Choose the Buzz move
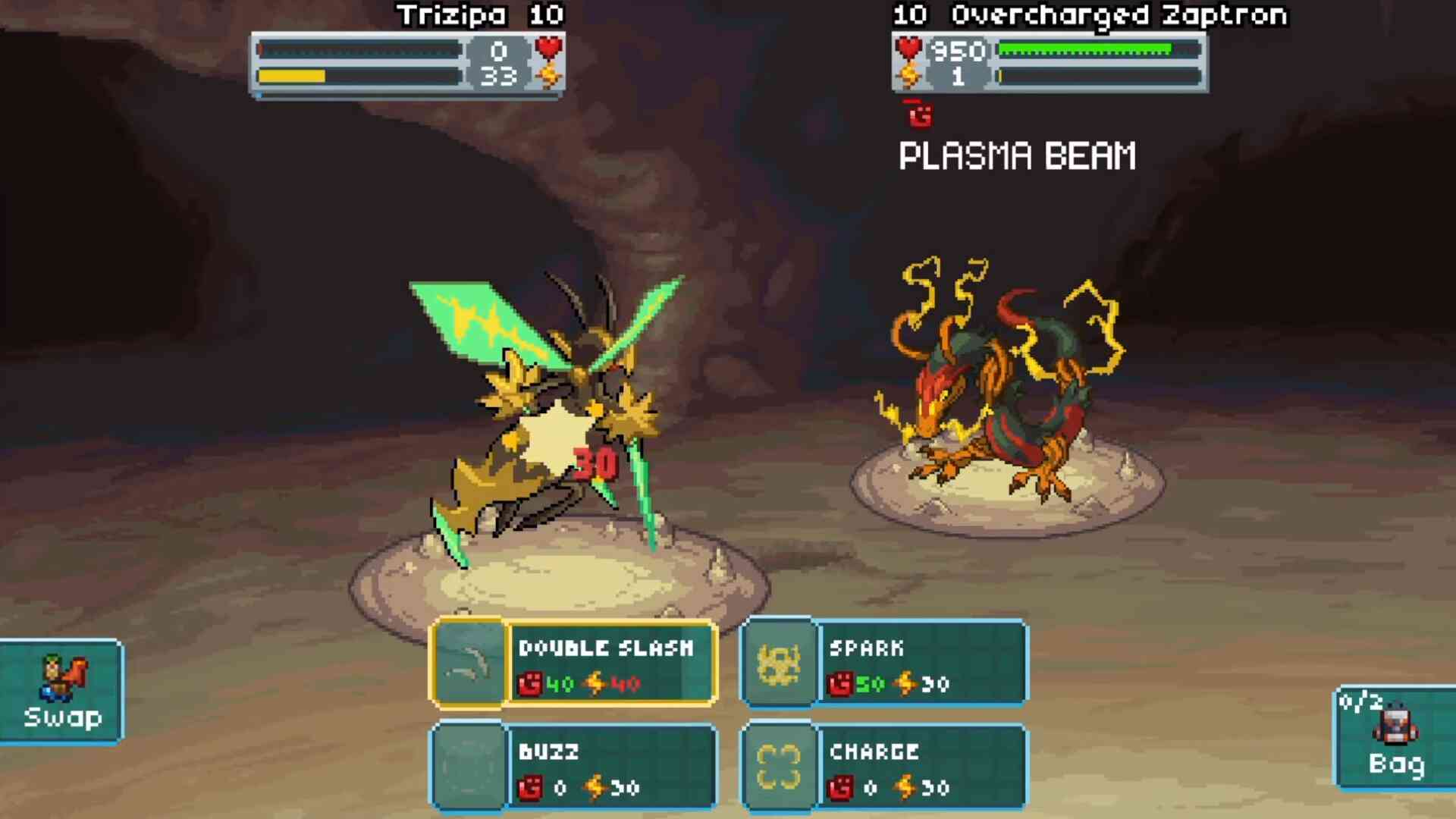 click(x=573, y=767)
